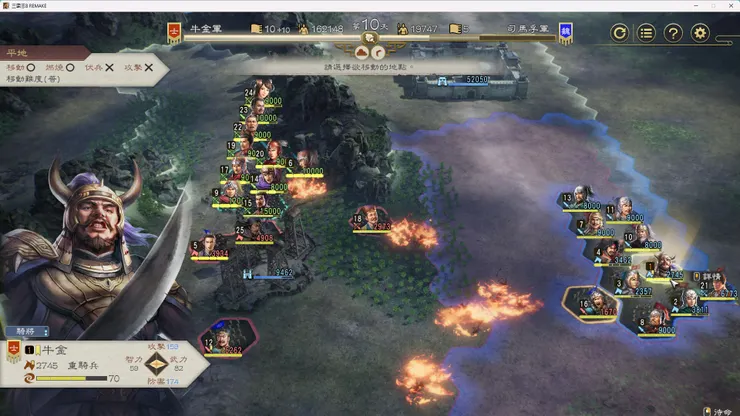Viewport: 740px width, 416px height.
Task: Select unit number 18 near the fire
Action: pos(370,217)
